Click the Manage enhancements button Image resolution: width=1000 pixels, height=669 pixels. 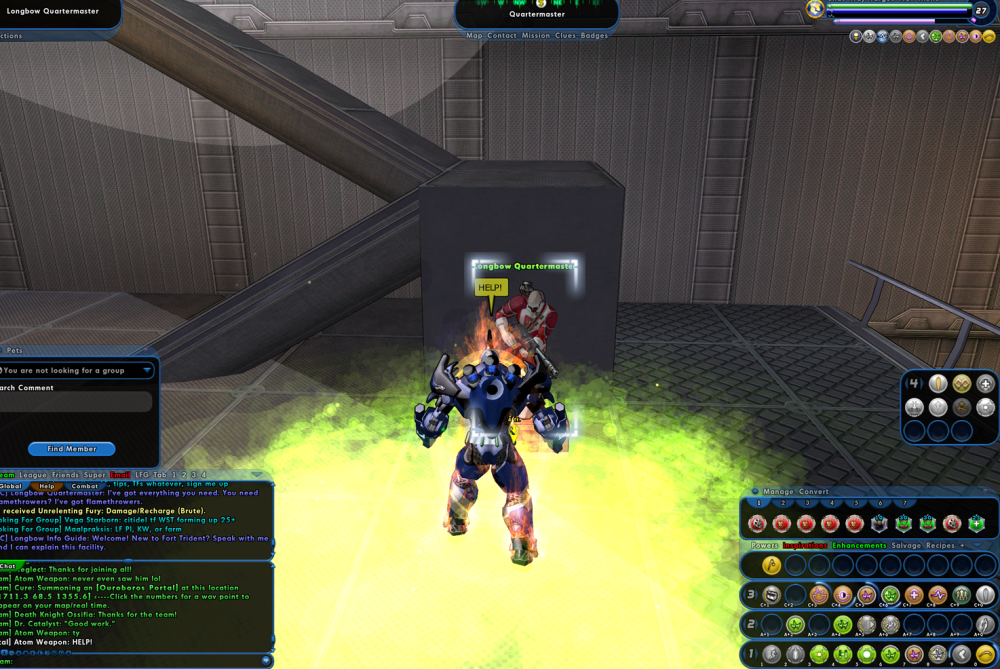point(779,492)
